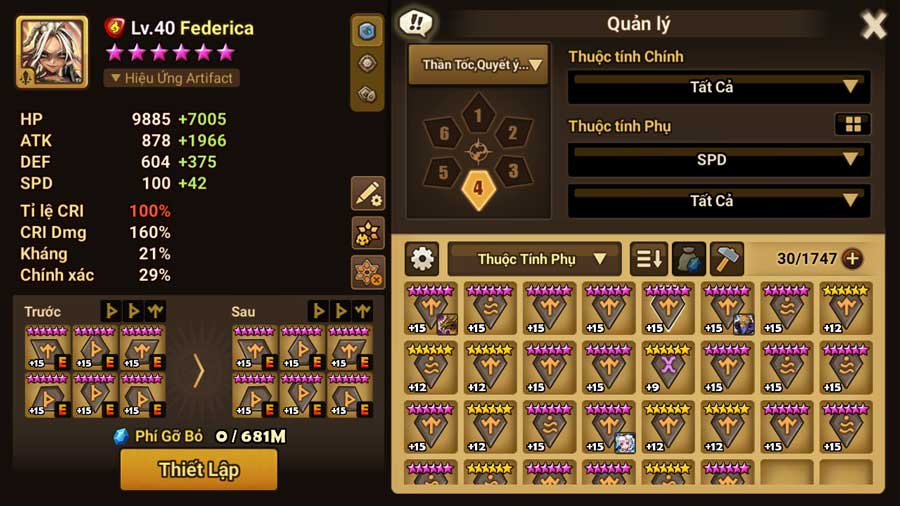Click the Thiết Lập button
The width and height of the screenshot is (900, 506).
198,469
